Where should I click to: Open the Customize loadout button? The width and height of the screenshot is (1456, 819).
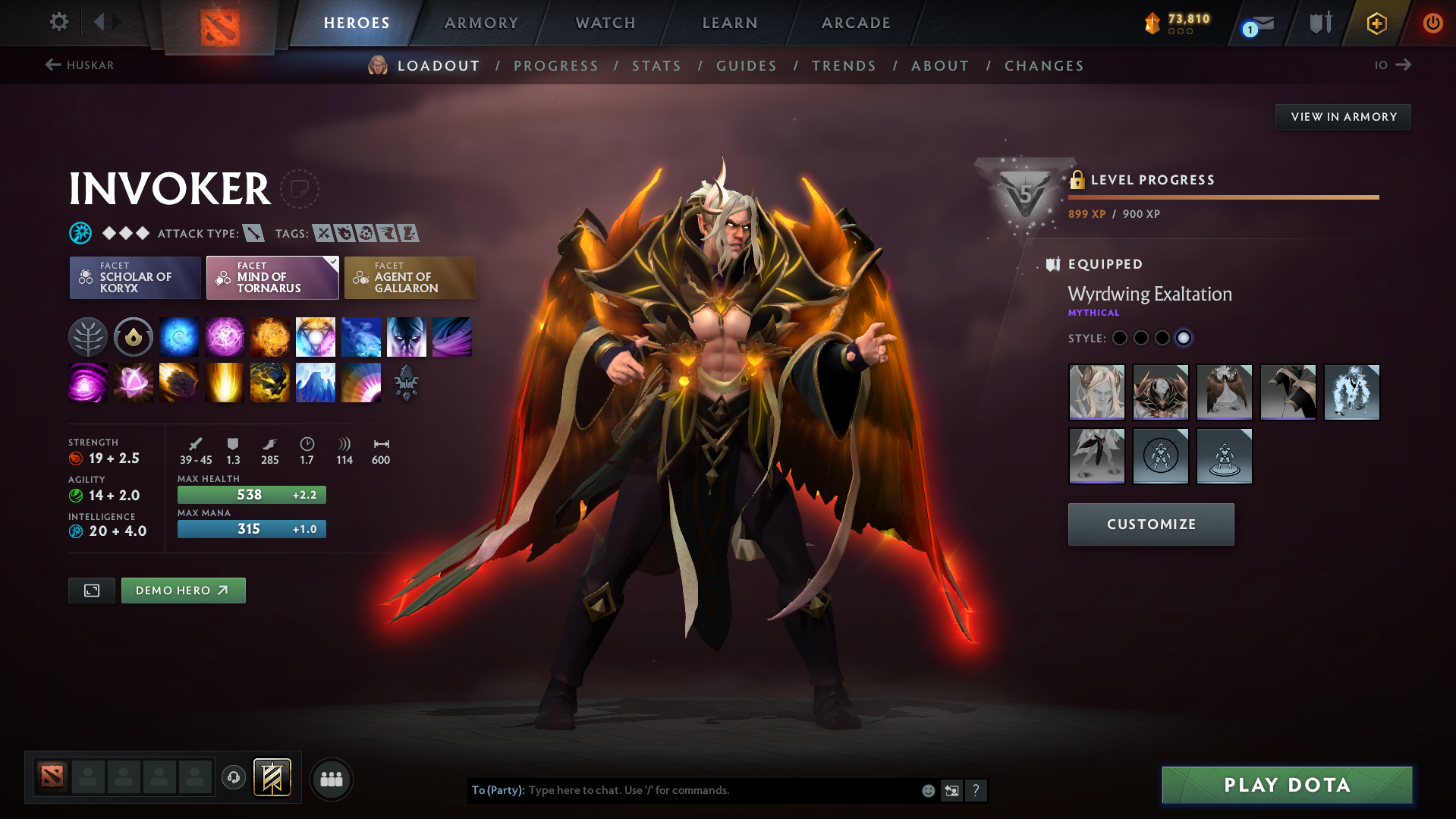(1151, 524)
